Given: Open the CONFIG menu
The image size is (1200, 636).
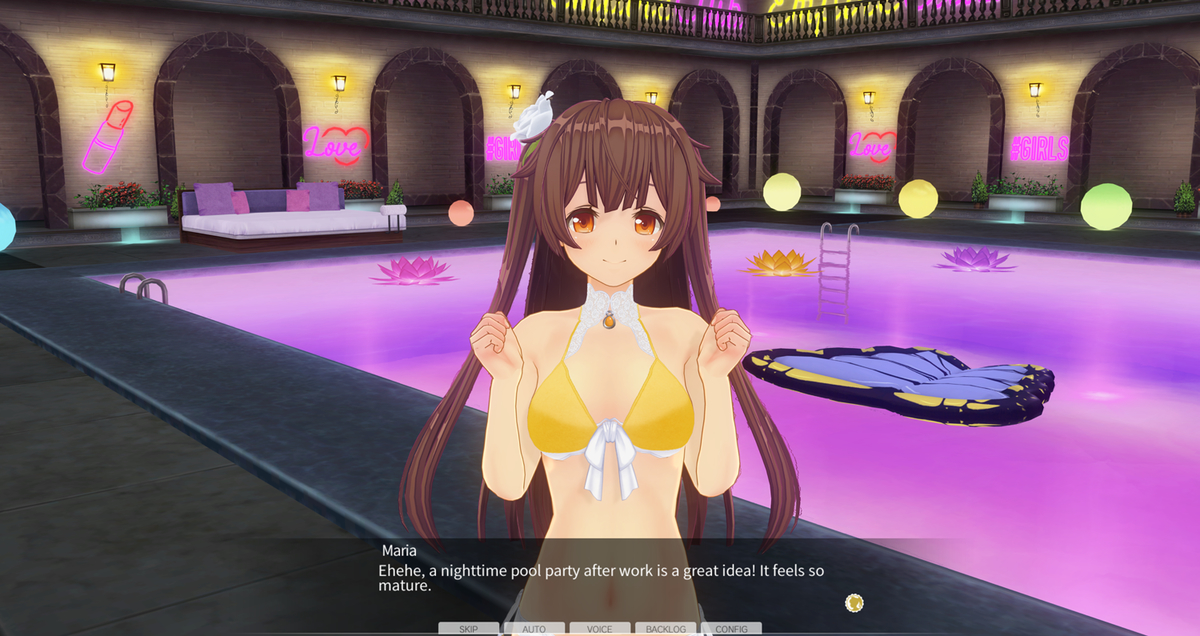Looking at the screenshot, I should [x=731, y=629].
